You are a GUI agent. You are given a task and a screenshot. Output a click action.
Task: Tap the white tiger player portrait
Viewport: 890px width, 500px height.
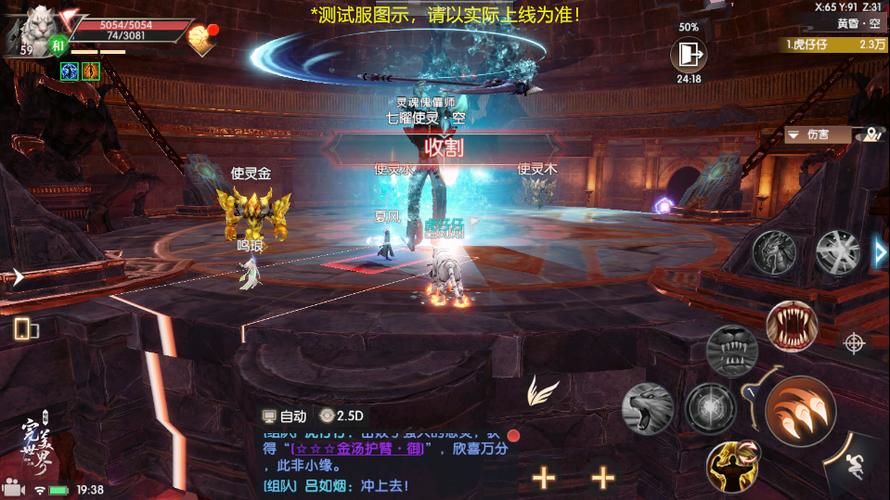(32, 28)
